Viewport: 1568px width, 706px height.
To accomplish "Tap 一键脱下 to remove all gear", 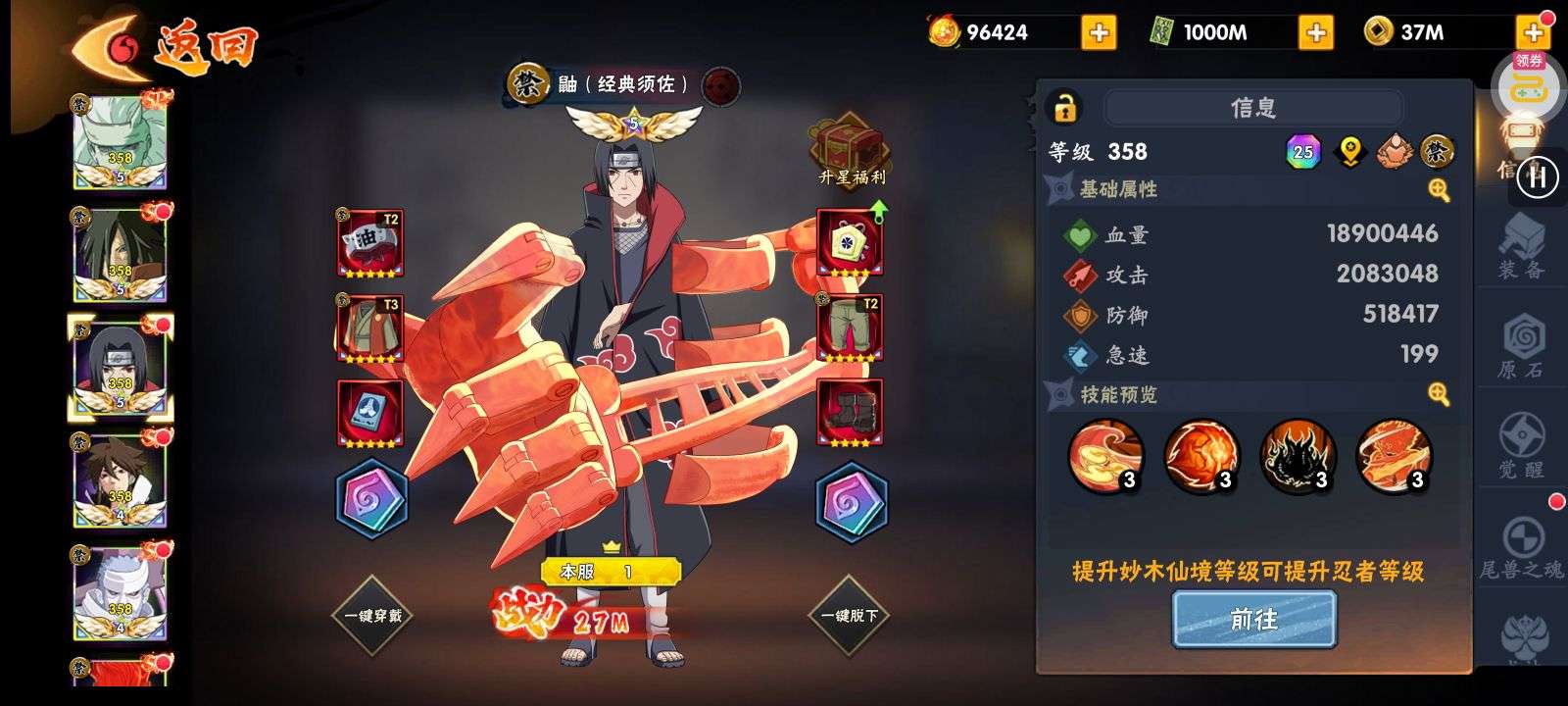I will [x=850, y=616].
